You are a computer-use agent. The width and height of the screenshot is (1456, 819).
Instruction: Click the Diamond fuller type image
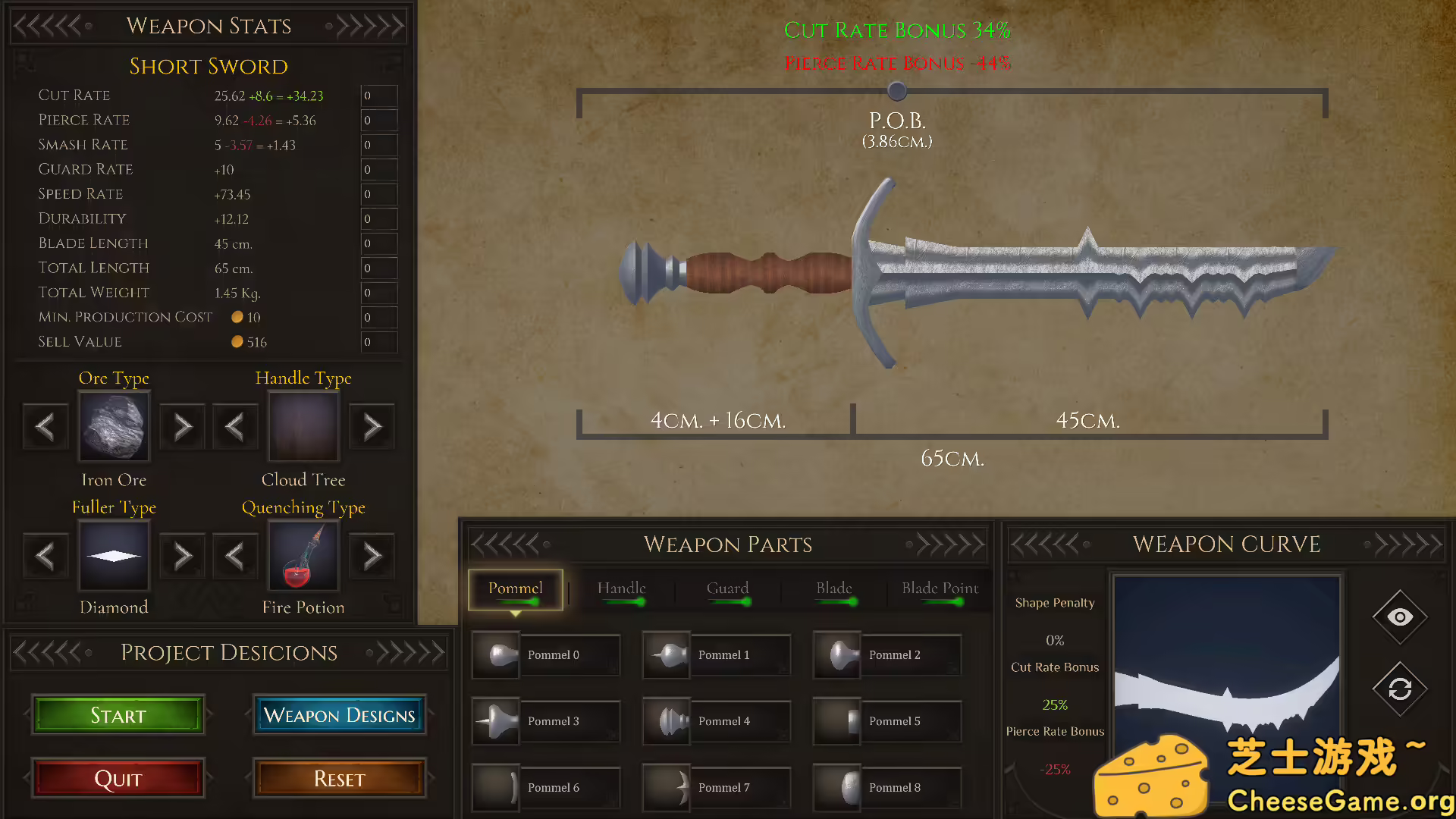114,556
